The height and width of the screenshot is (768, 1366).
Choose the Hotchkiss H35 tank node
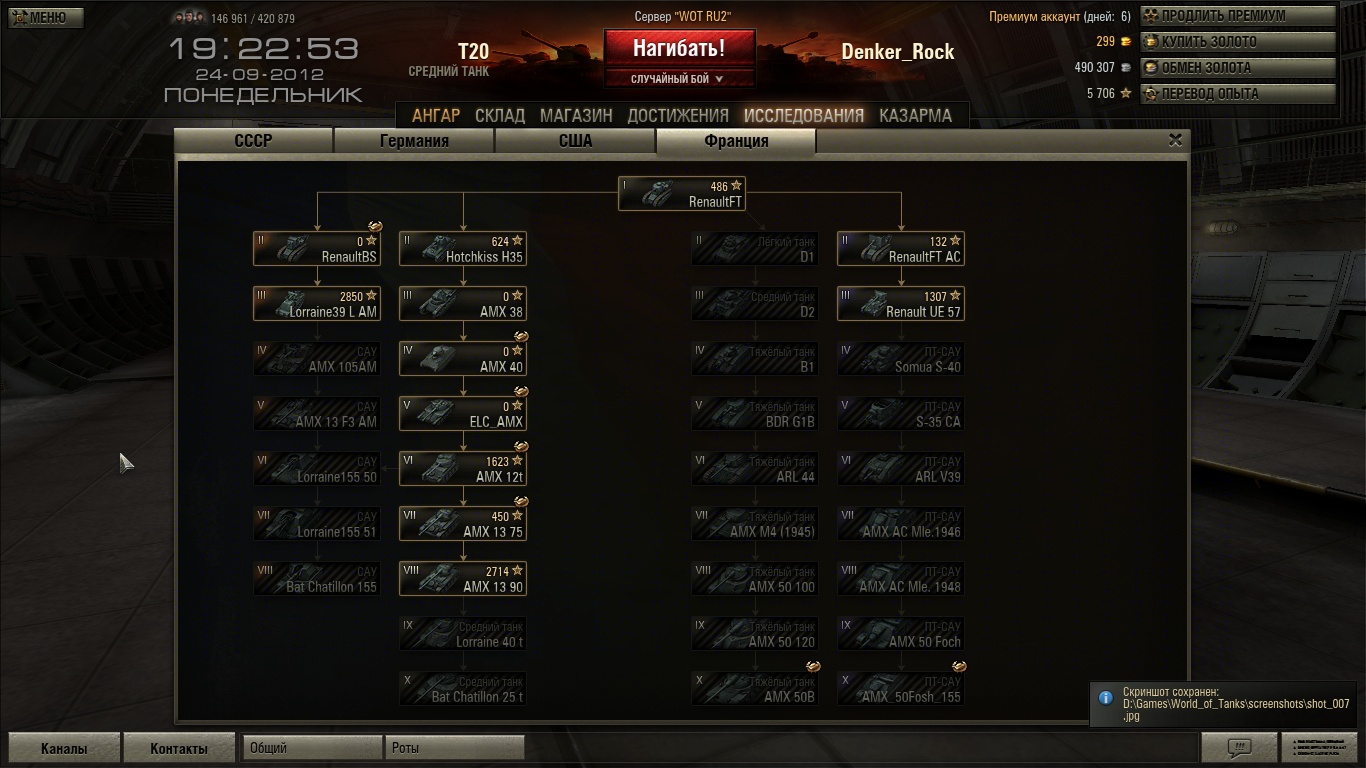pyautogui.click(x=463, y=249)
